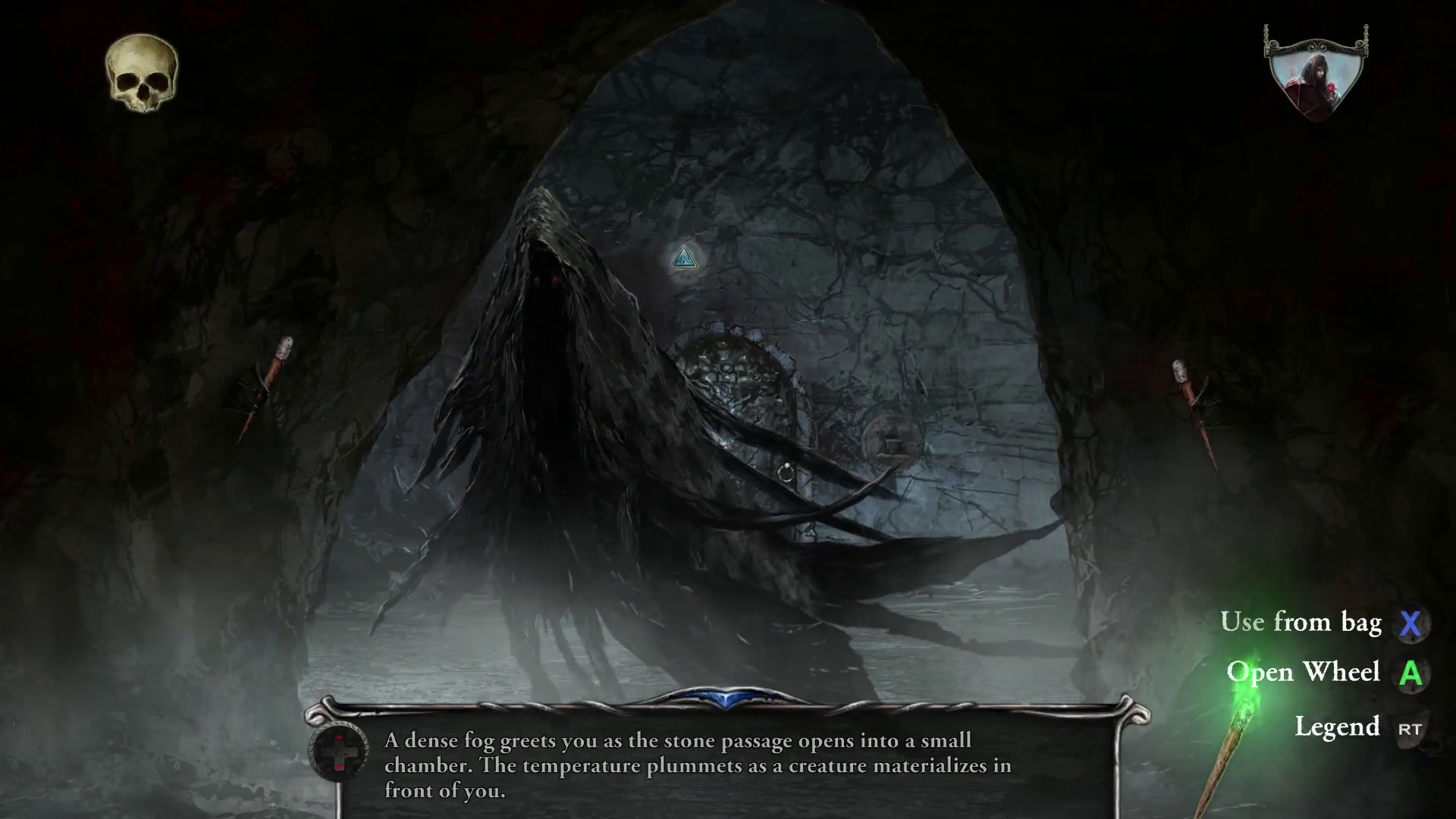Screen dimensions: 1456x819
Task: Select the blue X button prompt icon
Action: 1412,623
